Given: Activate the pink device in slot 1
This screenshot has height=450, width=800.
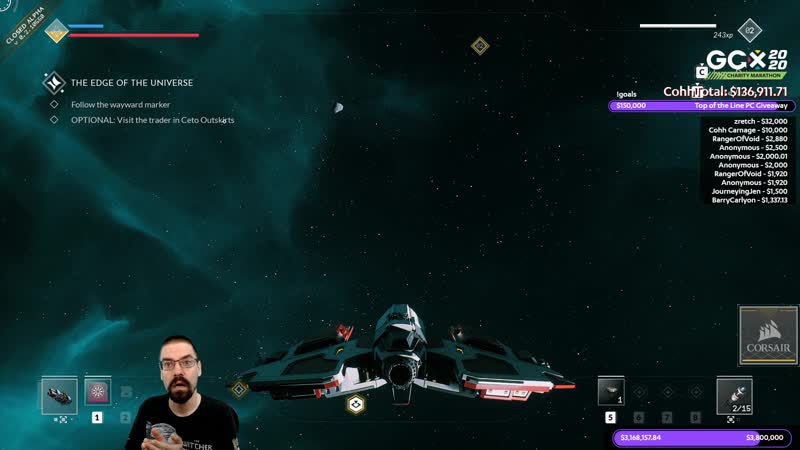Looking at the screenshot, I should tap(97, 393).
